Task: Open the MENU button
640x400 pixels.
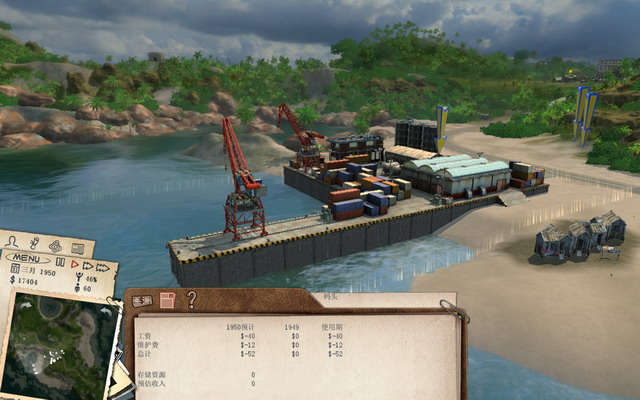Action: (26, 258)
